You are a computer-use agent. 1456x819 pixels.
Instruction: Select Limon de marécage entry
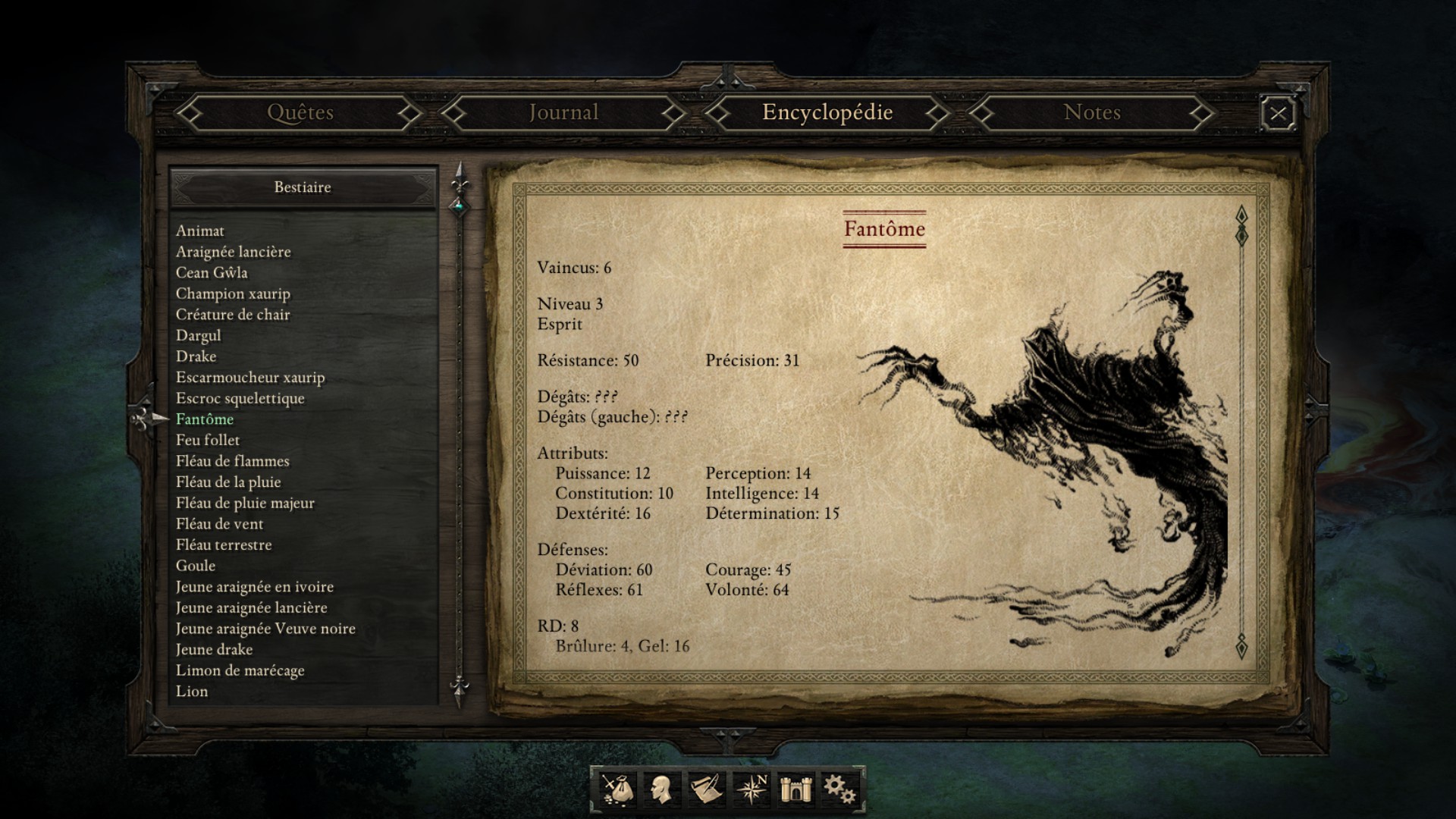coord(240,670)
